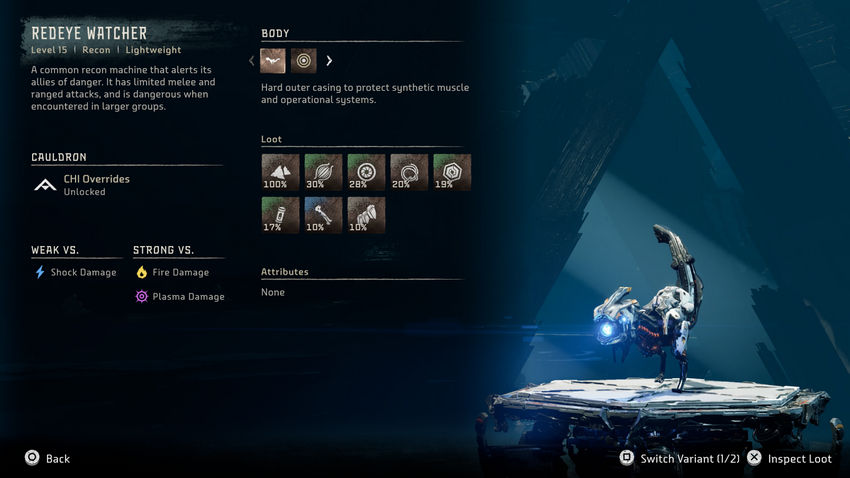The height and width of the screenshot is (478, 850).
Task: Open the CHI Overrides cauldron entry
Action: pos(96,185)
